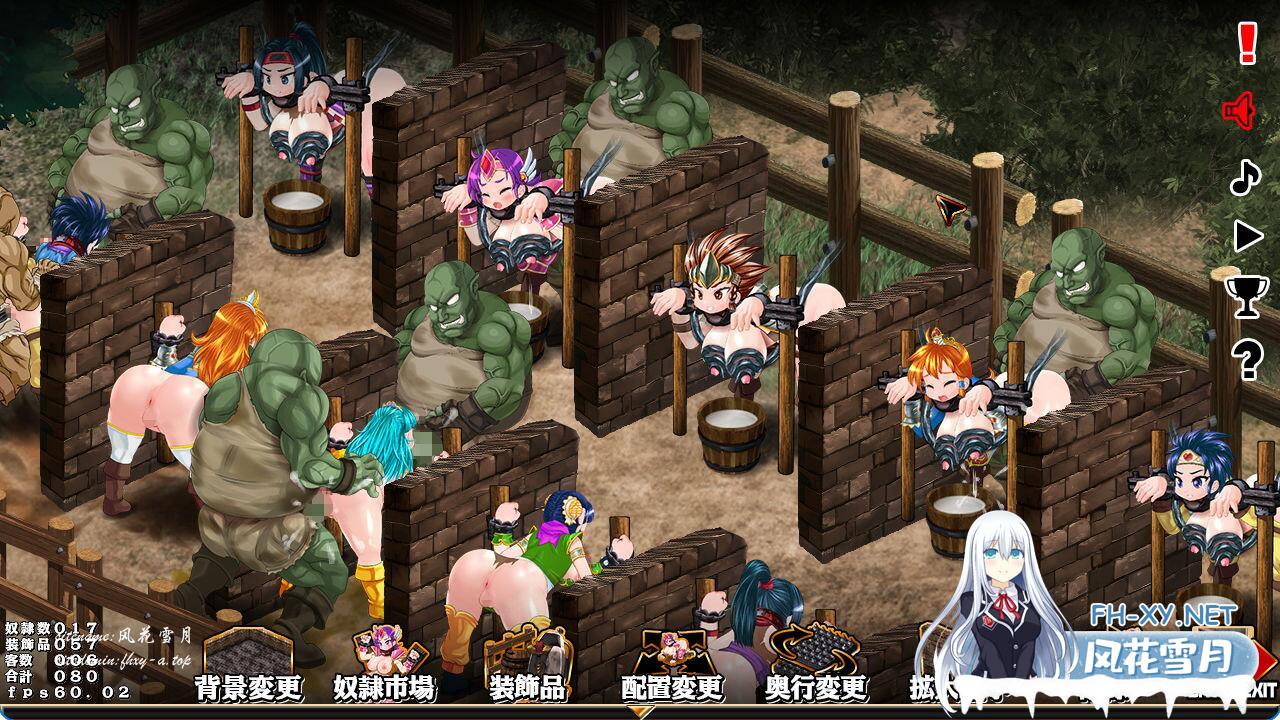Open the 奴隷市場 market menu
The image size is (1280, 720).
(x=384, y=668)
